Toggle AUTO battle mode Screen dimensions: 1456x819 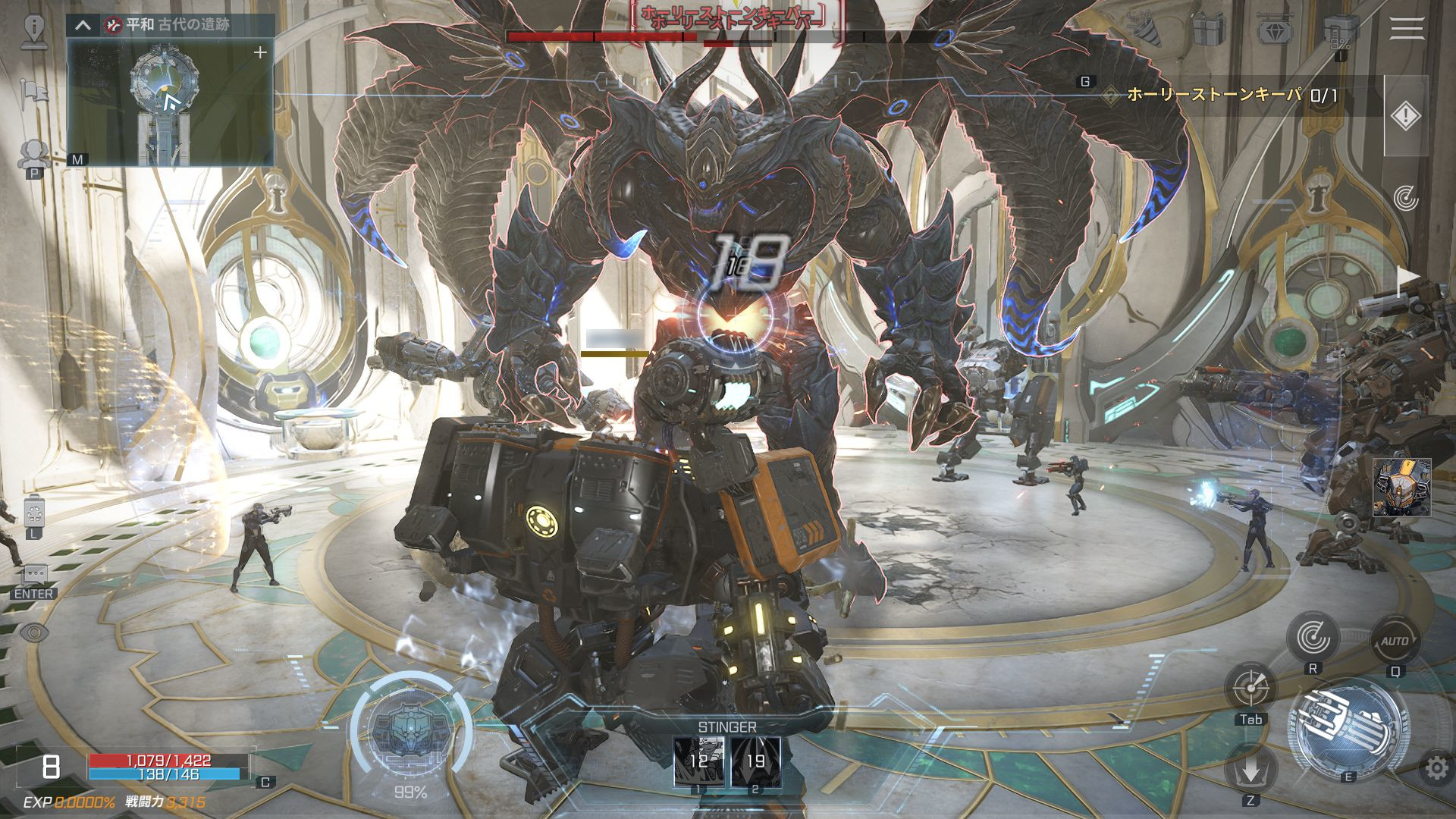point(1395,642)
